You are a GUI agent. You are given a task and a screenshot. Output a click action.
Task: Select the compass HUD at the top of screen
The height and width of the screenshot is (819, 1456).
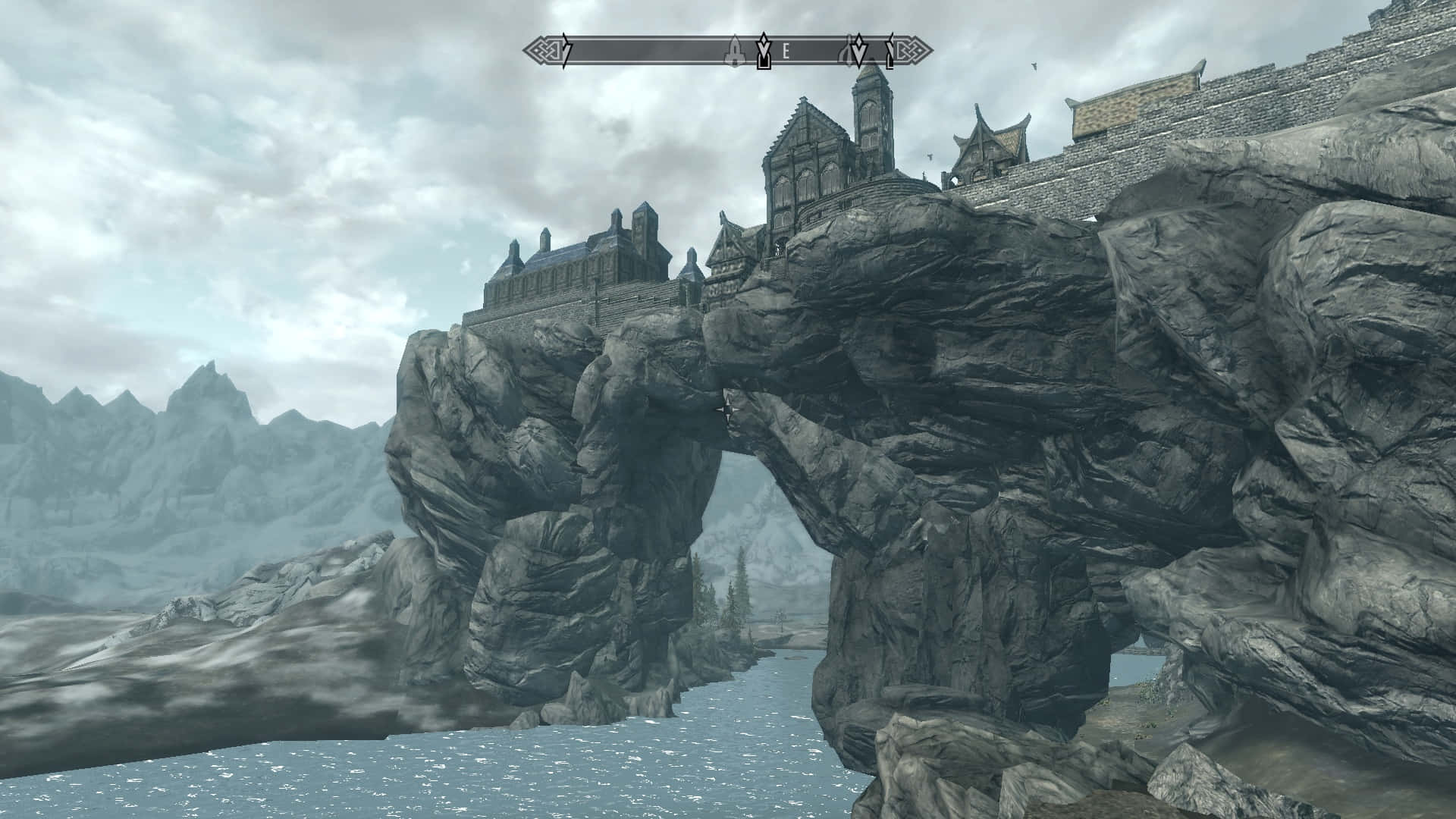(x=728, y=52)
